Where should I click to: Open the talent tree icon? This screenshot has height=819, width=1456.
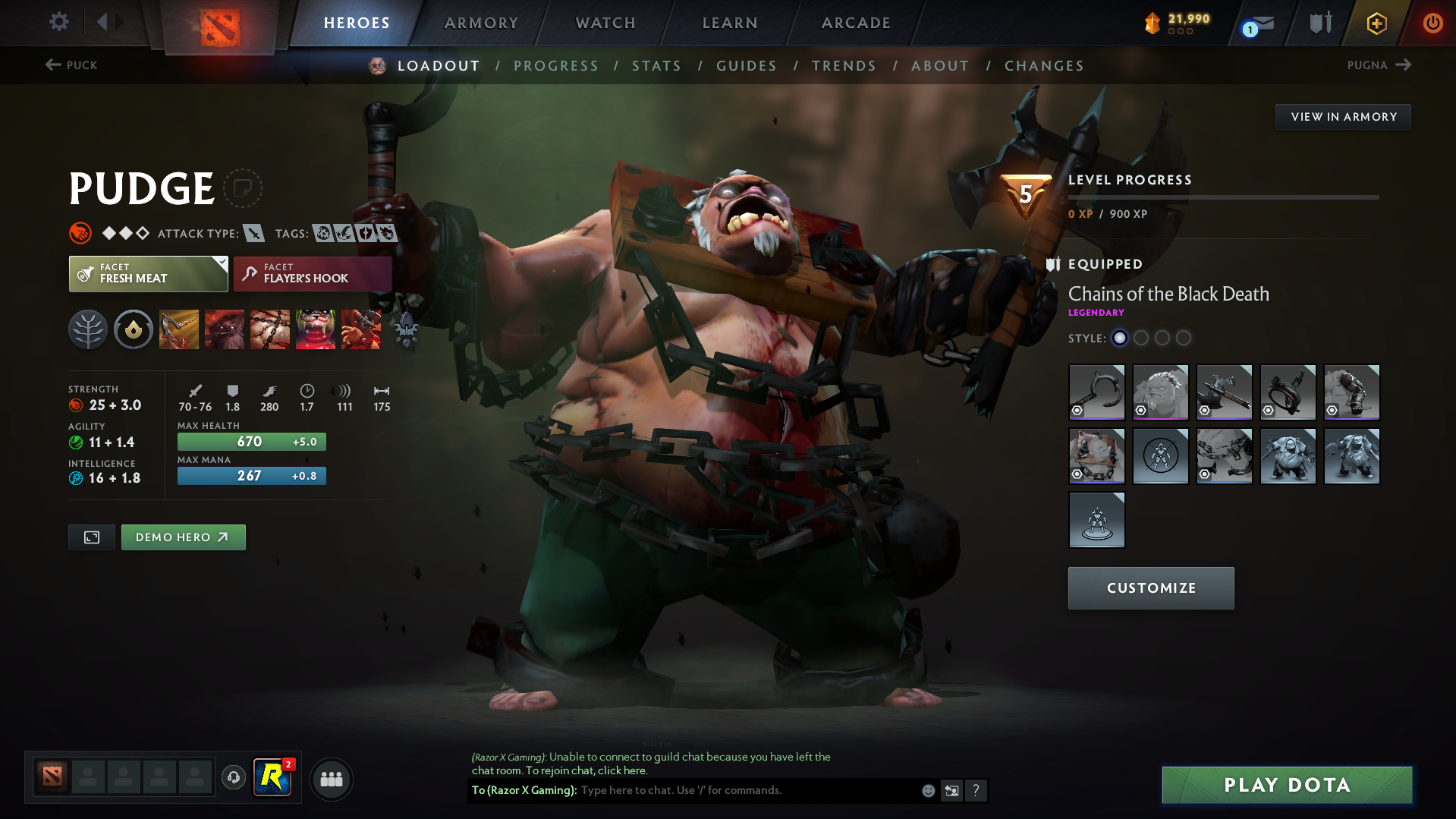click(88, 329)
